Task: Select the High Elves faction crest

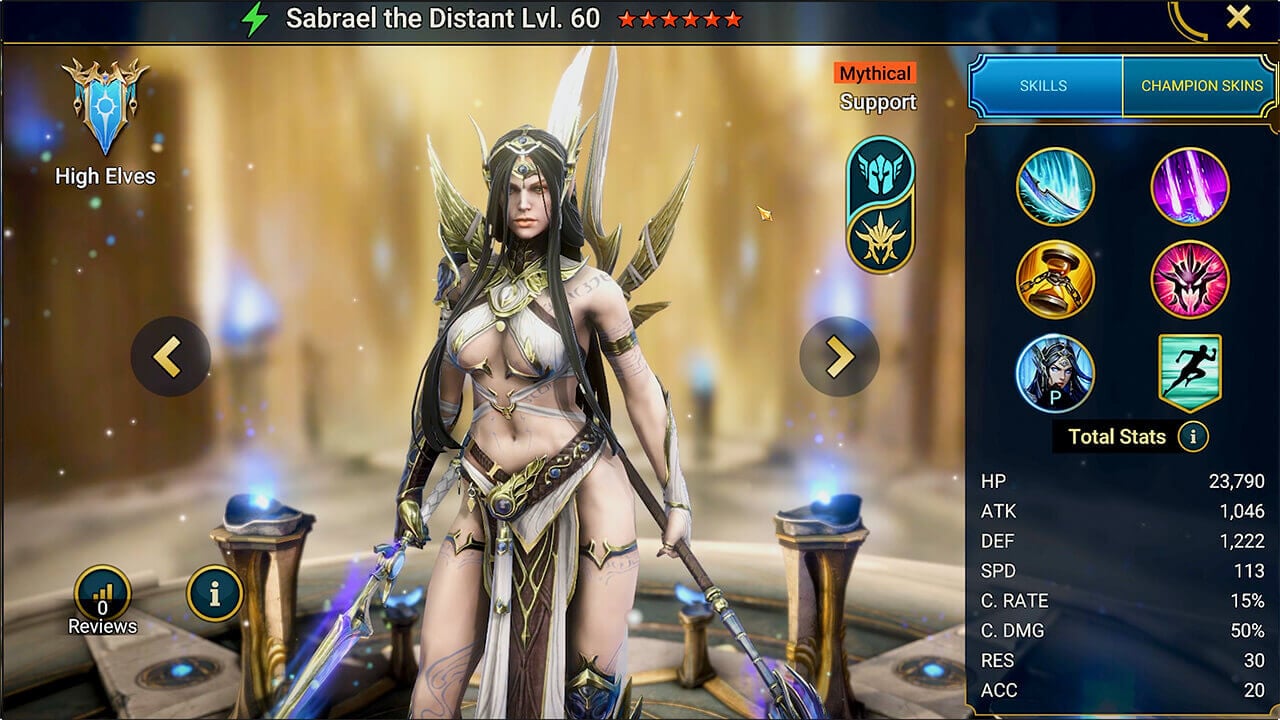Action: 103,109
